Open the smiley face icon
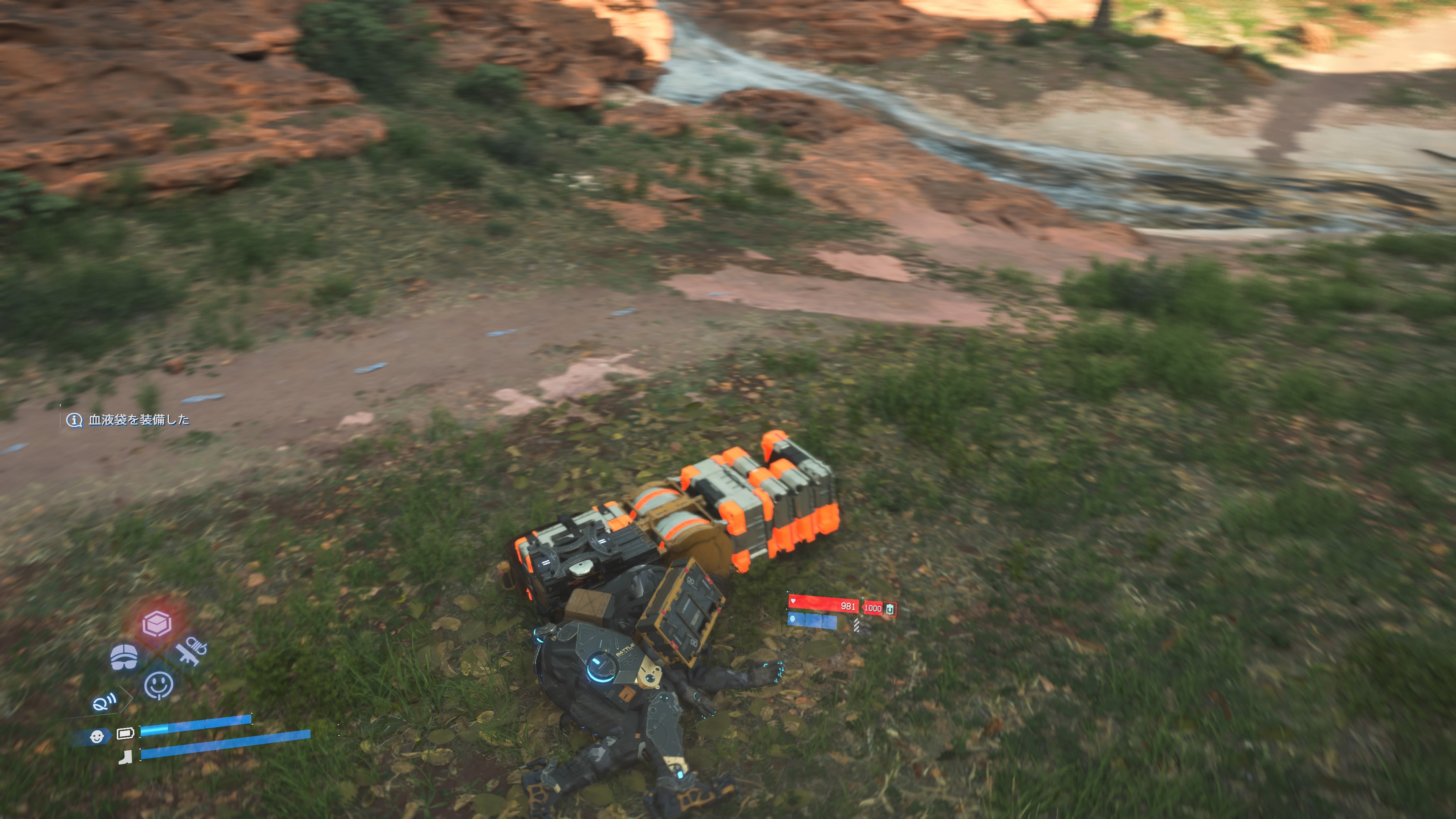This screenshot has width=1456, height=819. (x=159, y=685)
